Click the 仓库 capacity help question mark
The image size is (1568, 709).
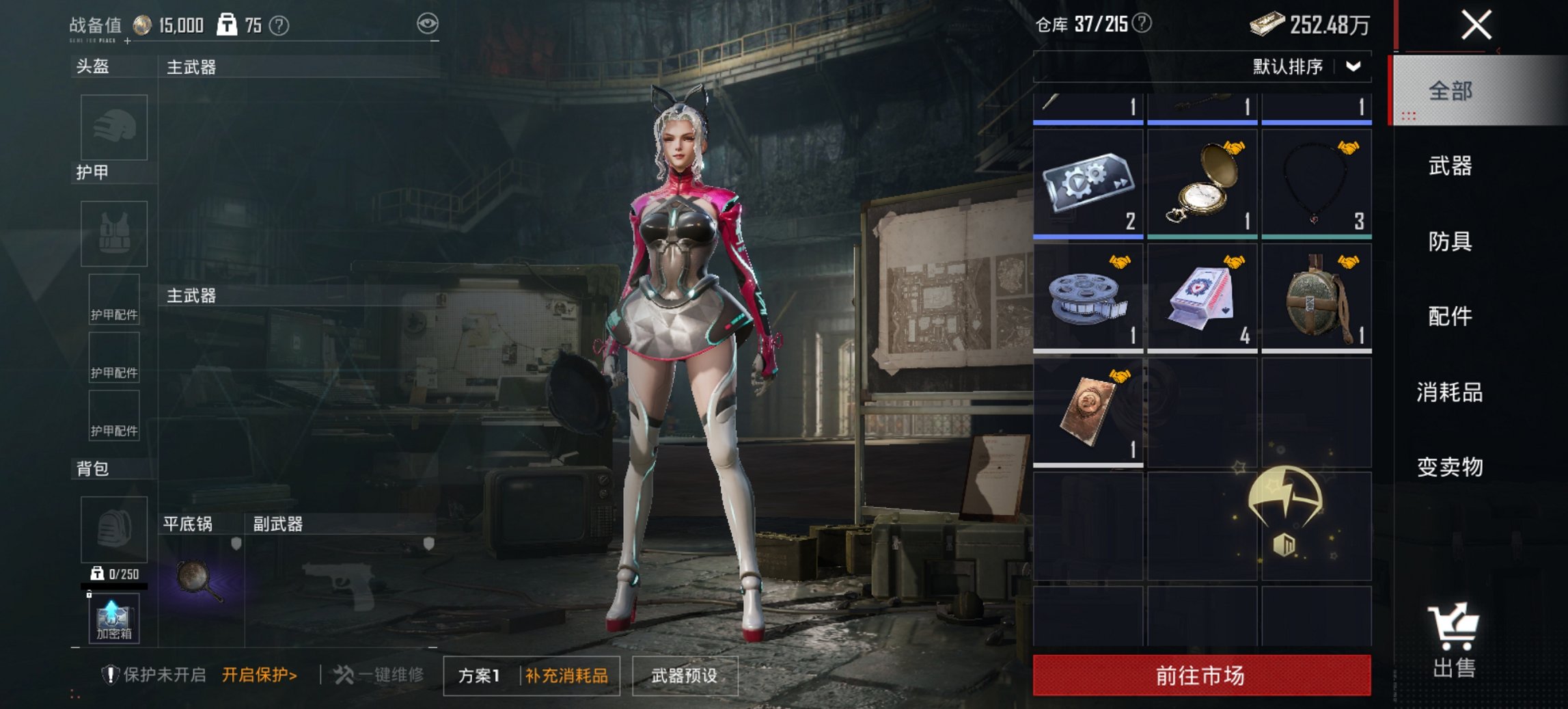pyautogui.click(x=1142, y=26)
